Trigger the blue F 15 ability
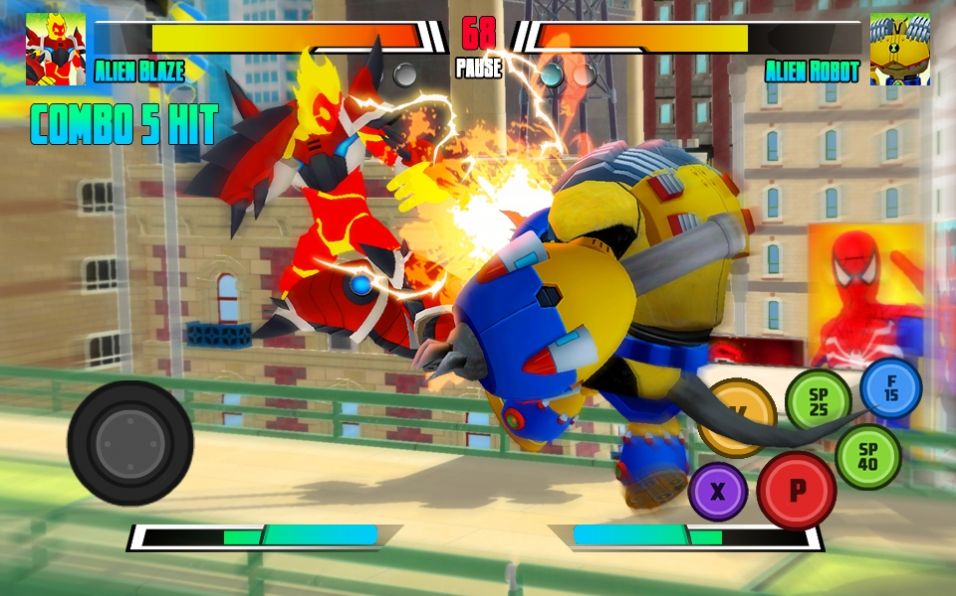The image size is (956, 596). [x=890, y=387]
